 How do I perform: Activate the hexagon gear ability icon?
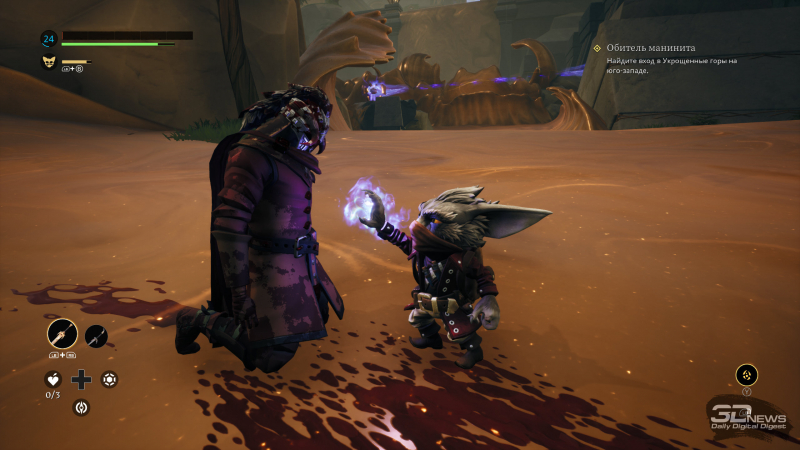pyautogui.click(x=109, y=379)
